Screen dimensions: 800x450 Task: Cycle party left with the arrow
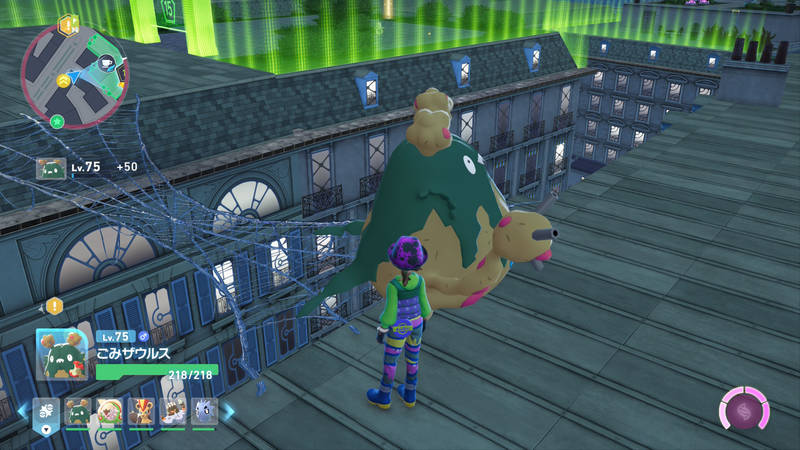pos(24,411)
